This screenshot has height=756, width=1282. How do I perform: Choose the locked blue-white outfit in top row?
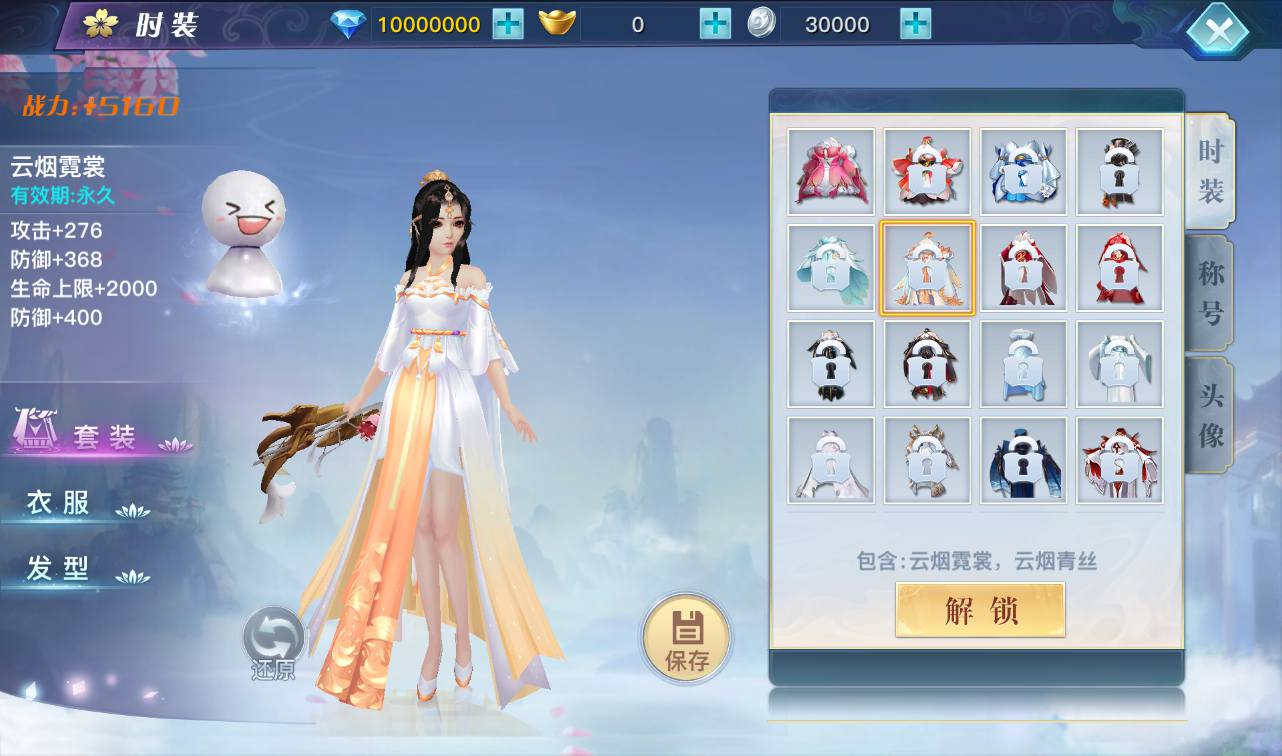point(1023,172)
